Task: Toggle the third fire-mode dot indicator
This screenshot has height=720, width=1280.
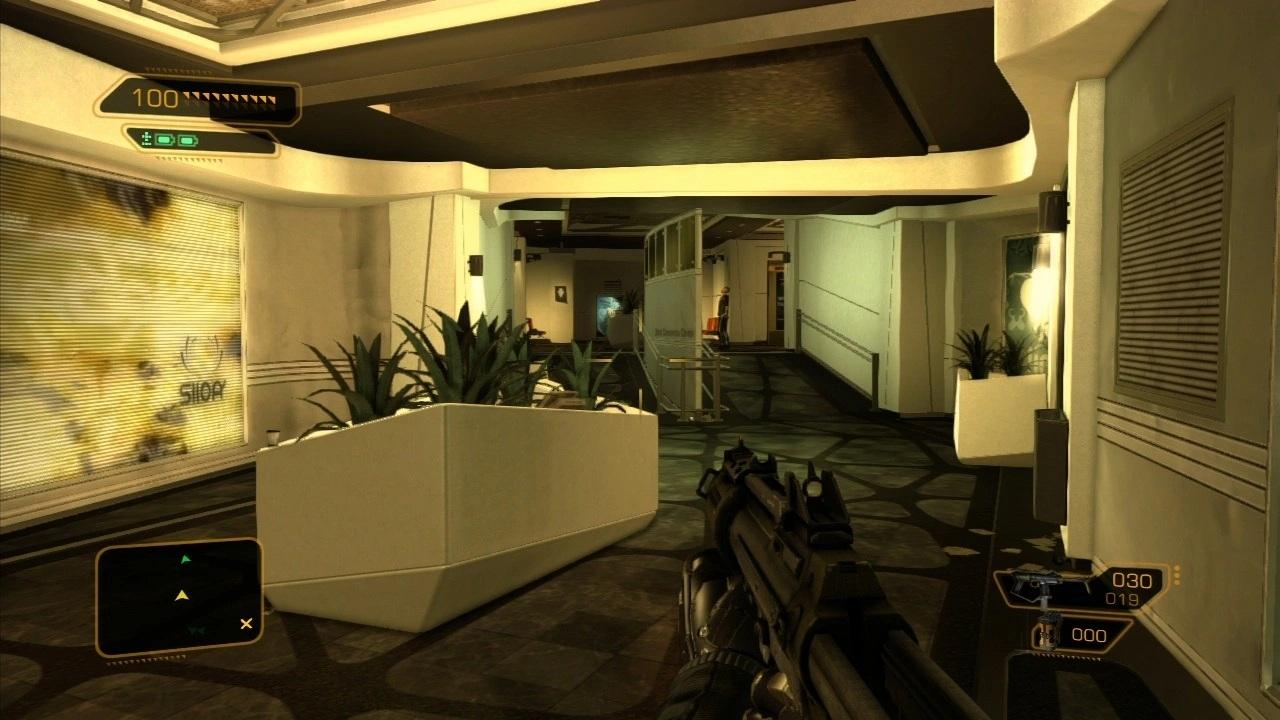Action: point(1176,582)
